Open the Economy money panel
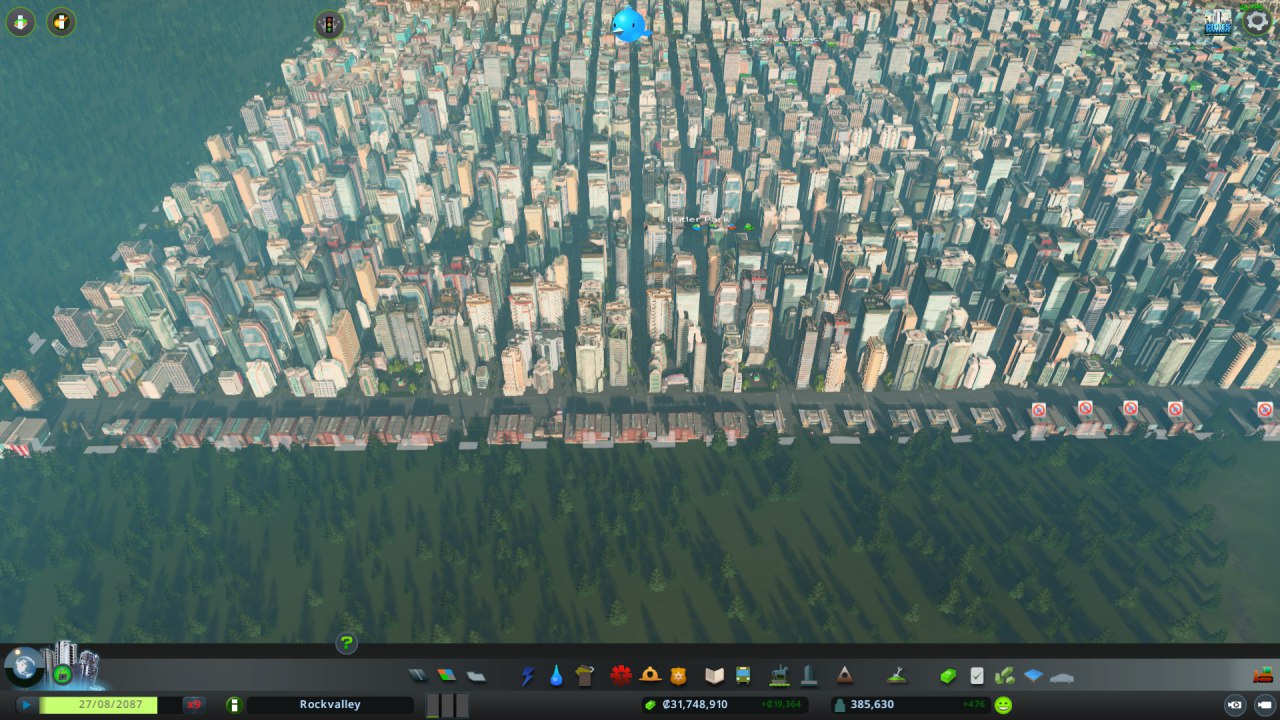This screenshot has height=720, width=1280. (948, 676)
